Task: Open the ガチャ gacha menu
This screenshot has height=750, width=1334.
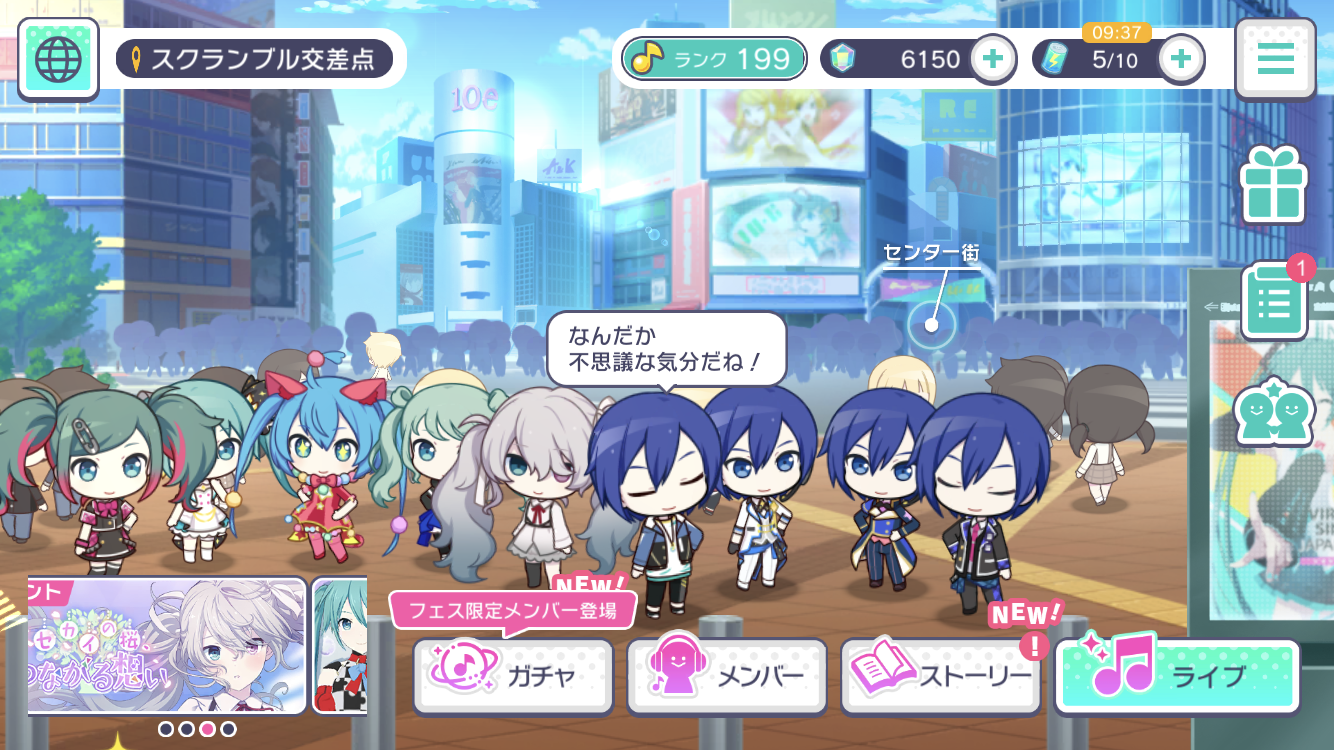Action: 513,676
